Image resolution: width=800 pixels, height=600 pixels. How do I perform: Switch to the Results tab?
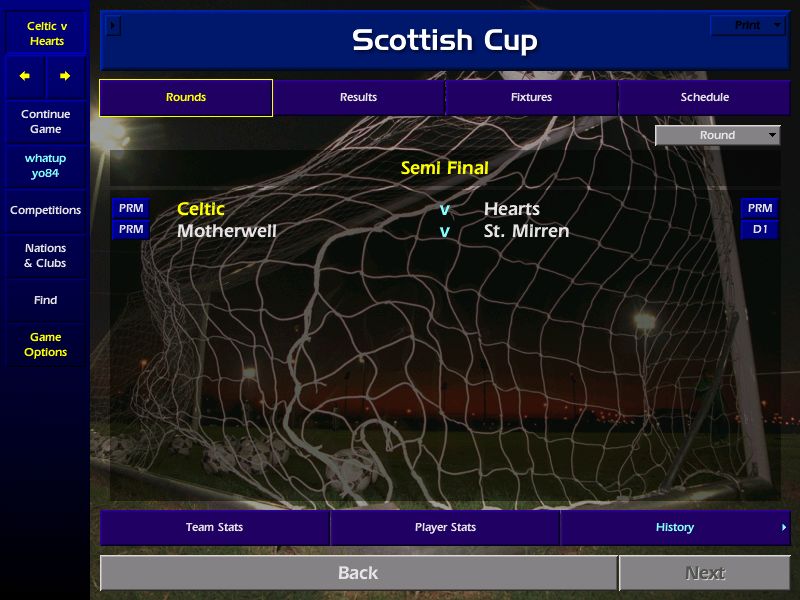(358, 97)
